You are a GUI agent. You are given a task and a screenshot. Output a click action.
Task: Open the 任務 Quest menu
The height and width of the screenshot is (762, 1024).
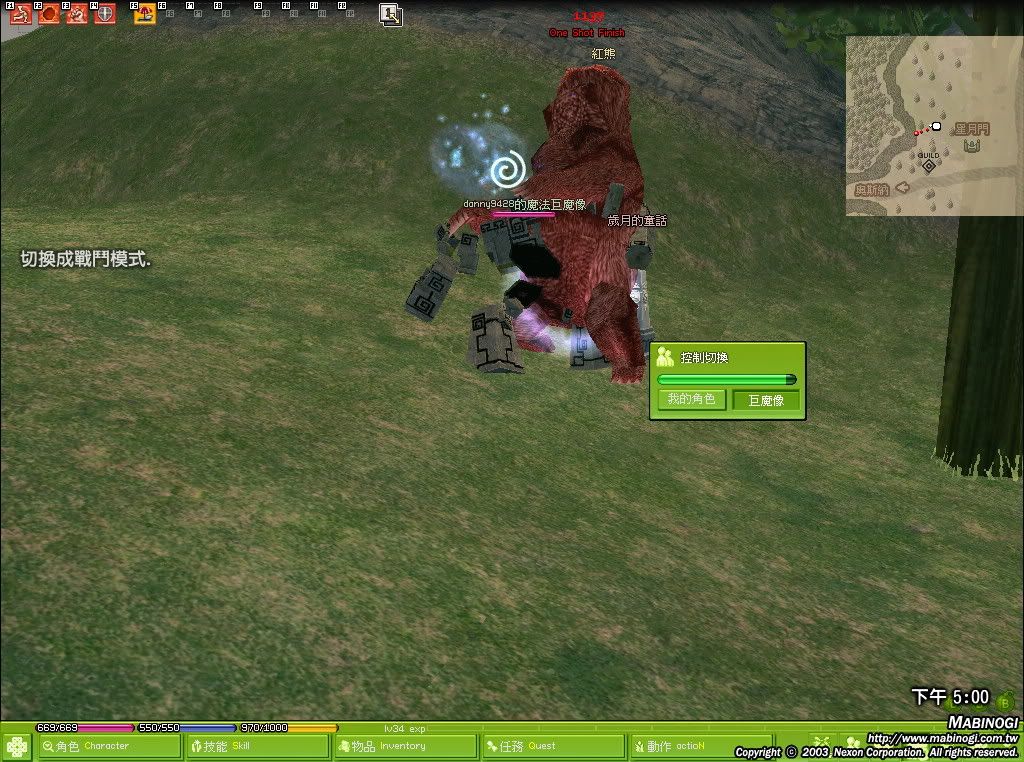click(x=553, y=746)
